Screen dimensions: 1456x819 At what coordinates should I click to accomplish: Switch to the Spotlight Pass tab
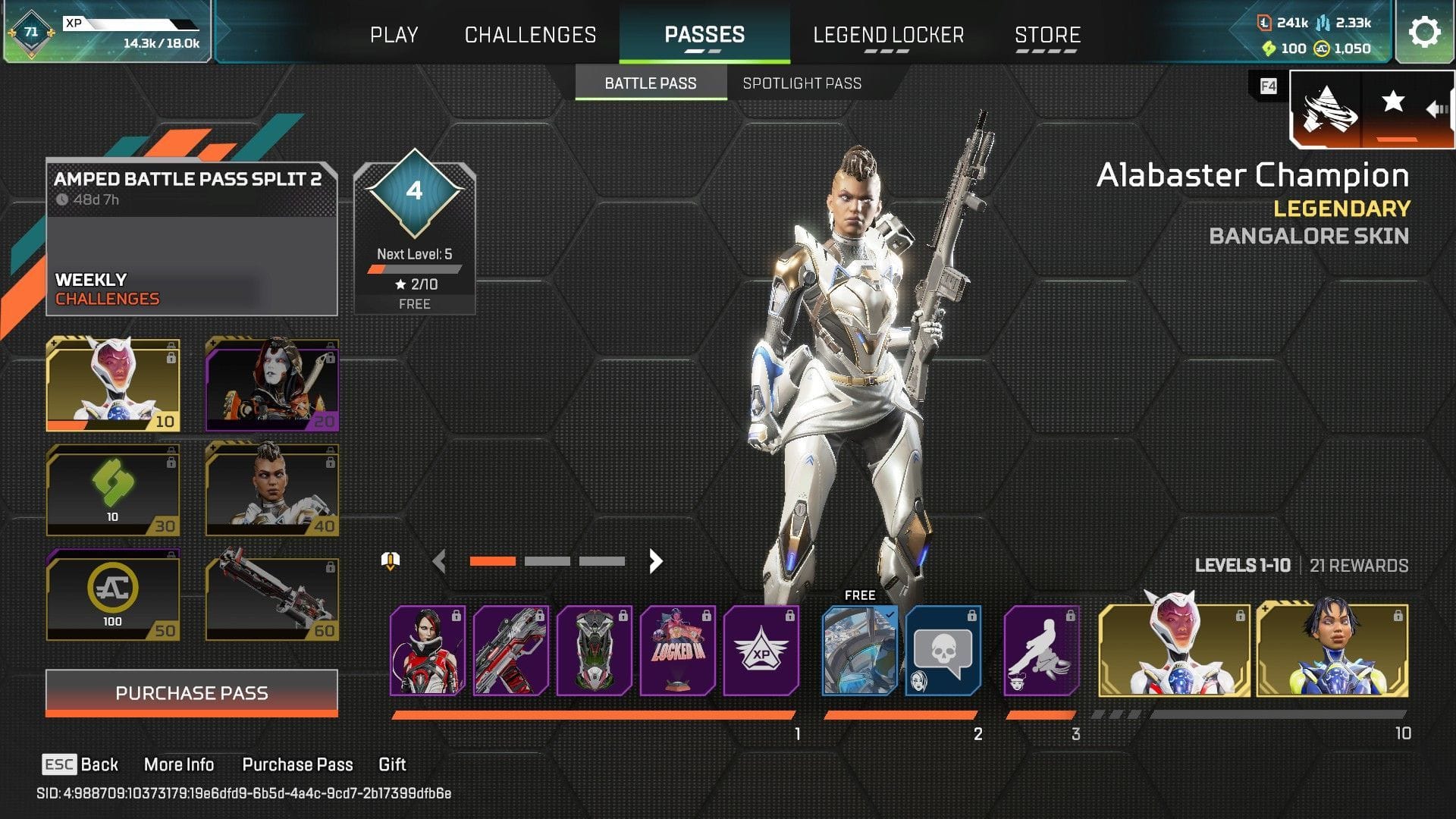pos(802,83)
